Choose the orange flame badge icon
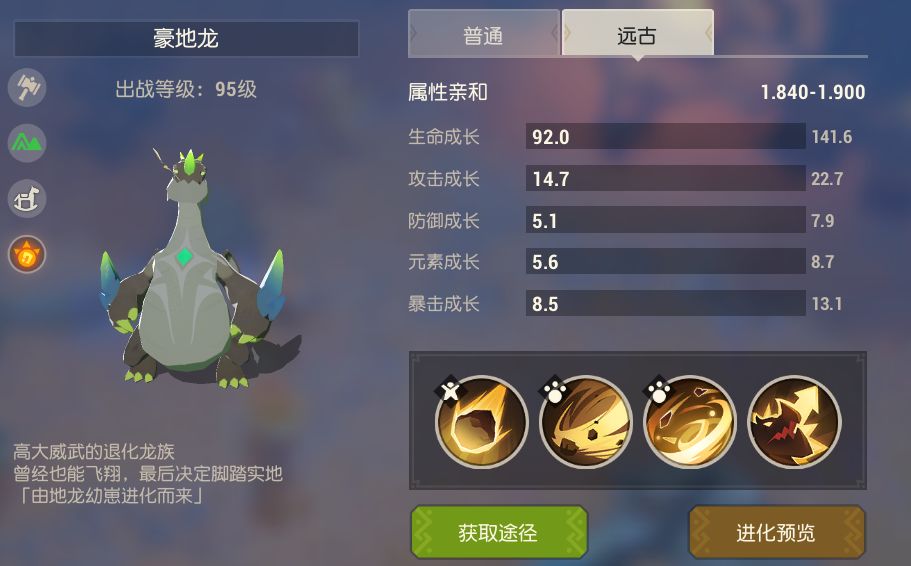Screen dimensions: 911x566 pyautogui.click(x=27, y=255)
